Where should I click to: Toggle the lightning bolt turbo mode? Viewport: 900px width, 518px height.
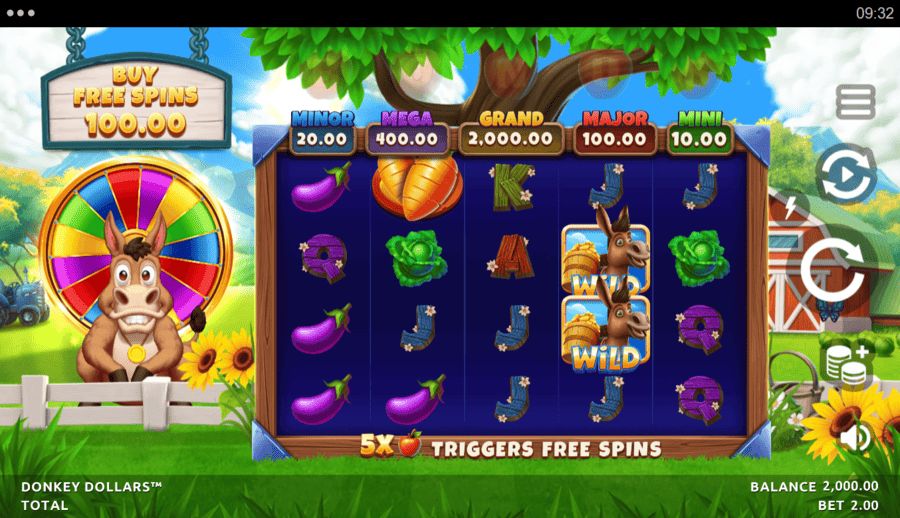[x=792, y=208]
